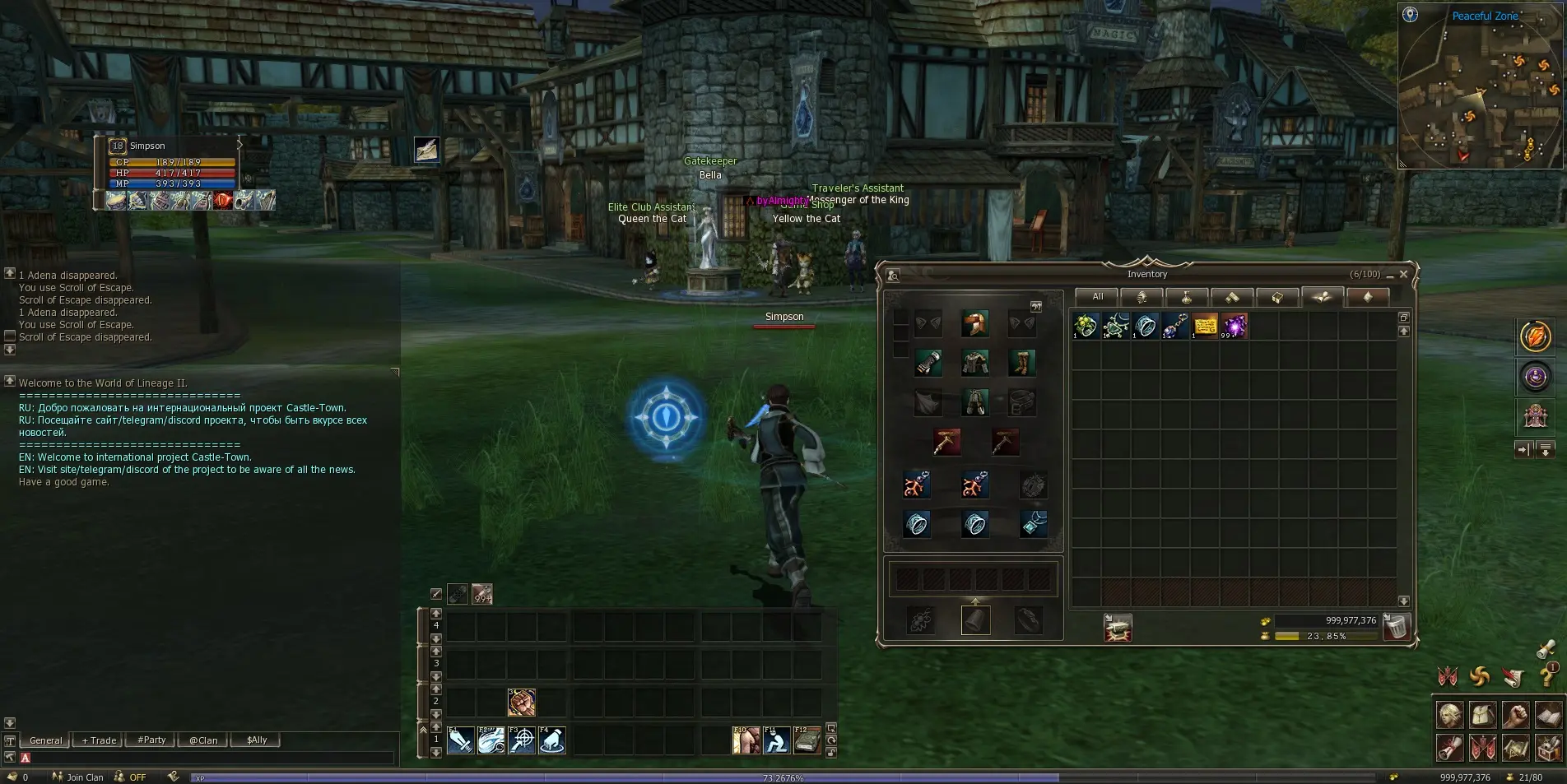Activate the fist skill on hotbar 2
The image size is (1567, 784).
522,702
